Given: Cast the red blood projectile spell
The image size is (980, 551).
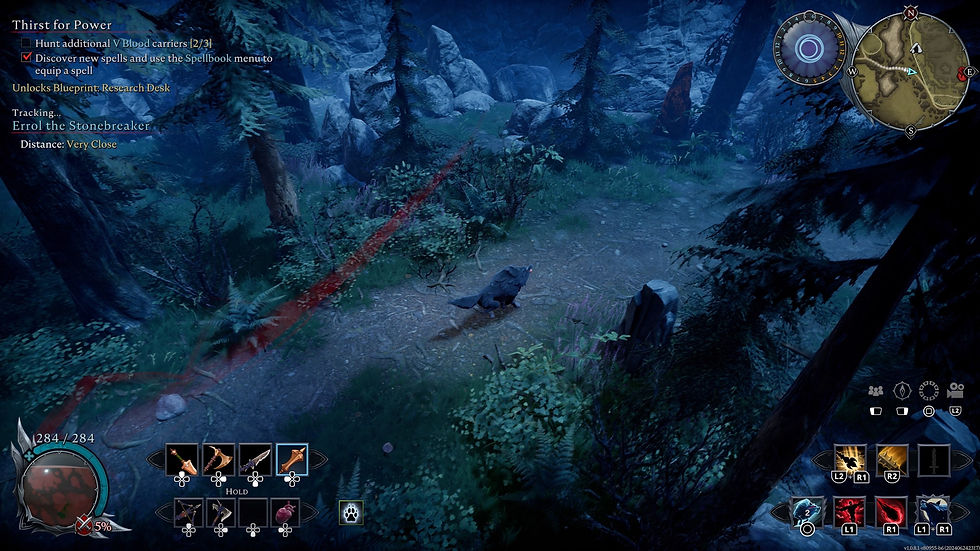Looking at the screenshot, I should click(x=892, y=512).
